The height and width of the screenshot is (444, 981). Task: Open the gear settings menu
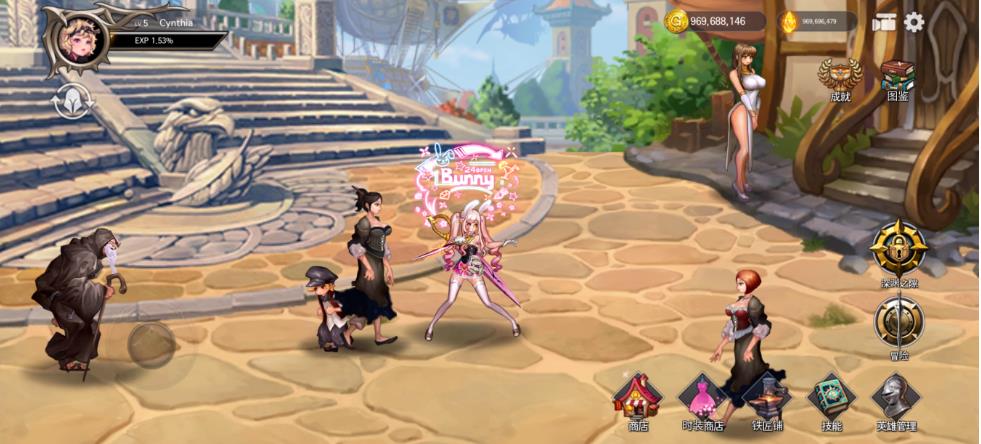pos(914,22)
